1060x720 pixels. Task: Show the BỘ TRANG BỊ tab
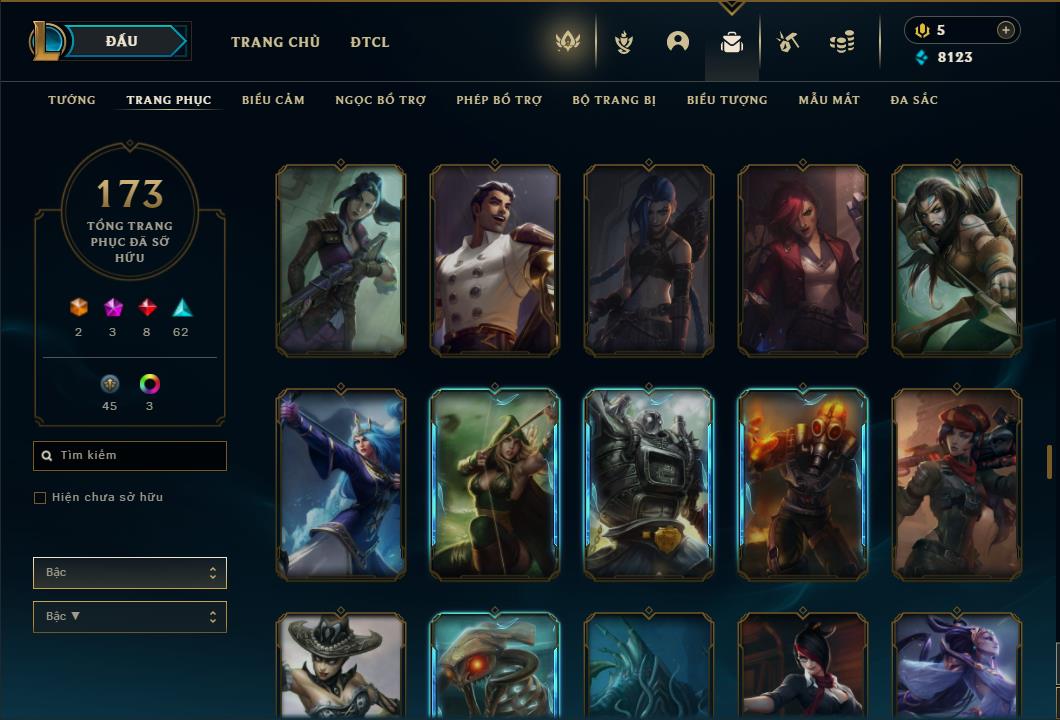pos(614,100)
